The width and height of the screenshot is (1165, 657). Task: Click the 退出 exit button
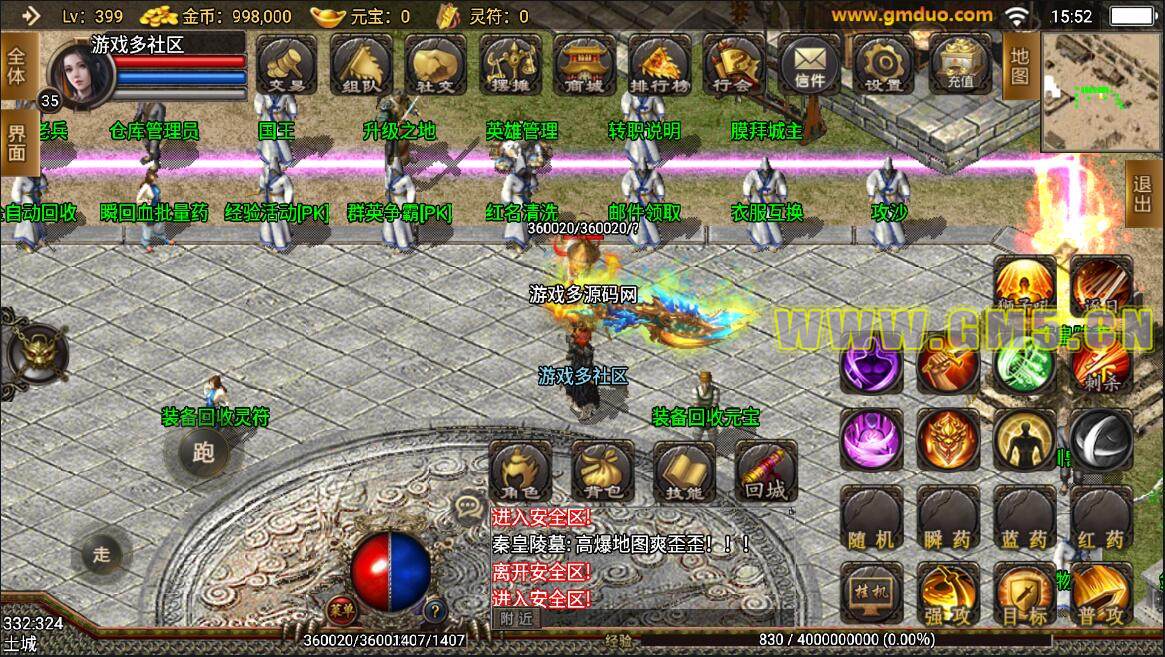(1141, 194)
